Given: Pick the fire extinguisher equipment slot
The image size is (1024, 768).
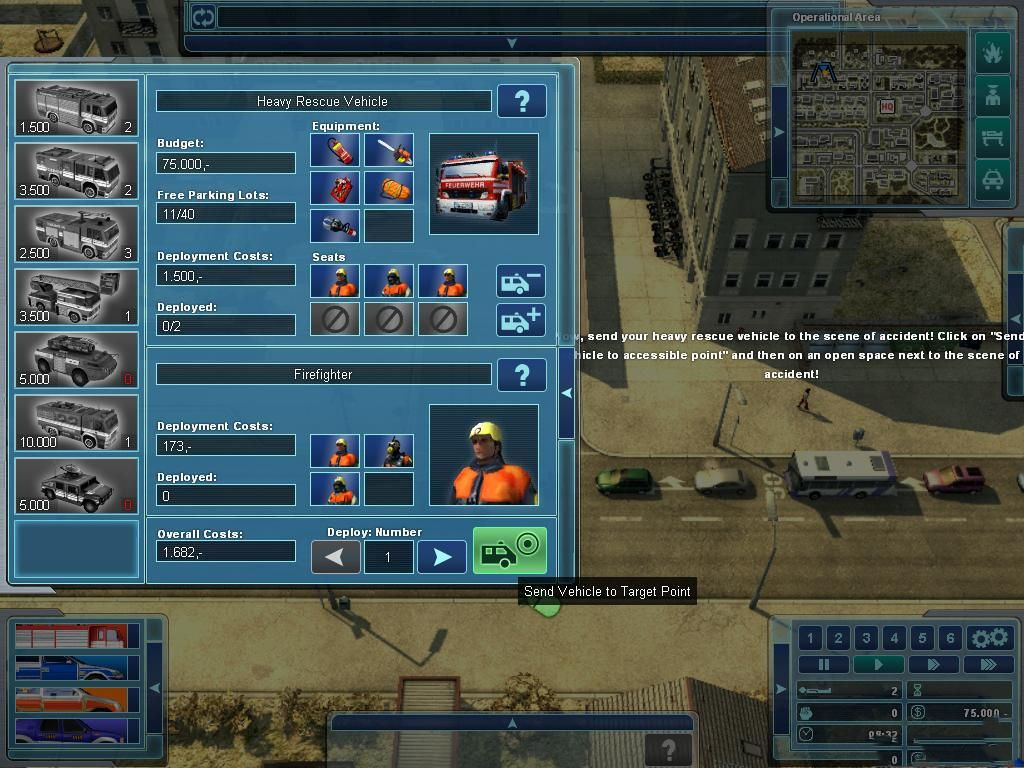Looking at the screenshot, I should click(x=336, y=150).
